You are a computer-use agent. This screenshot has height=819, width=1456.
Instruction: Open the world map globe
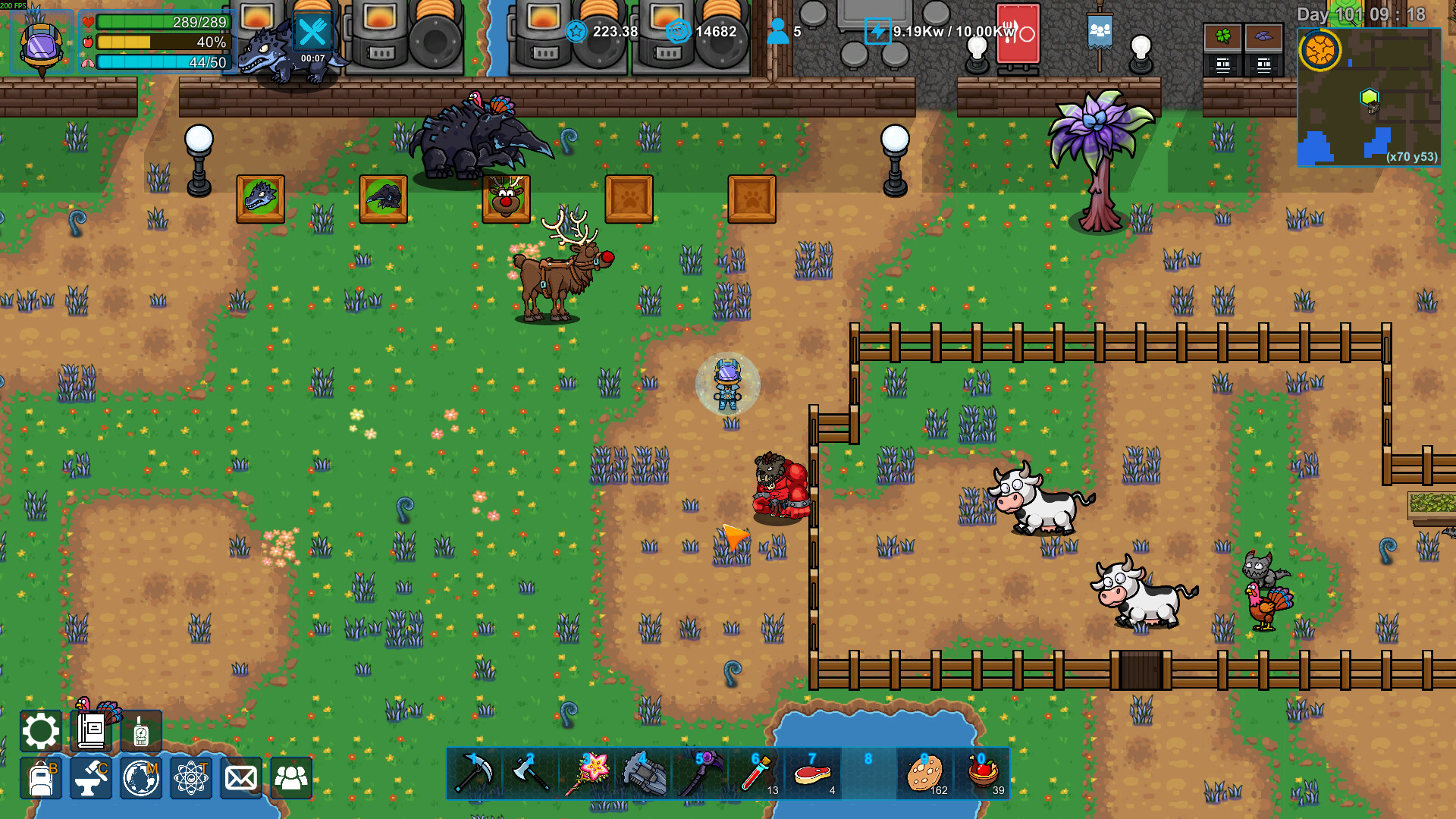141,778
